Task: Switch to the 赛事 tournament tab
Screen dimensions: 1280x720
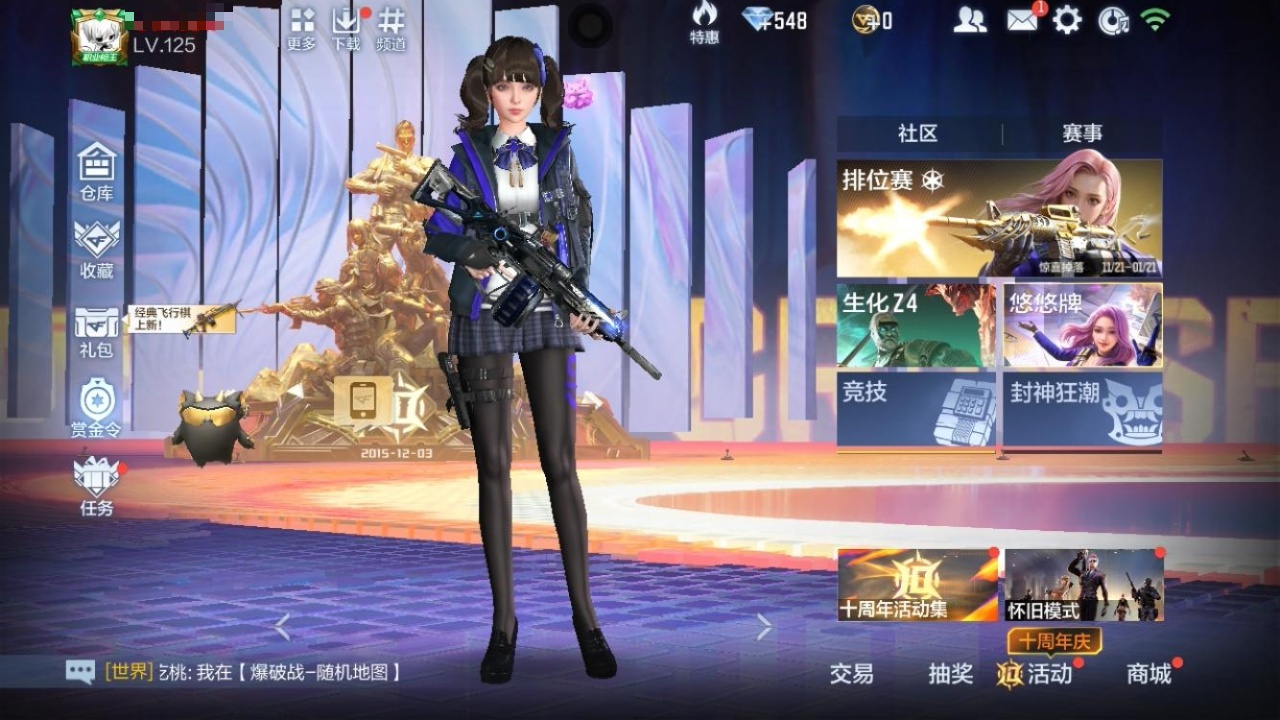Action: 1082,134
